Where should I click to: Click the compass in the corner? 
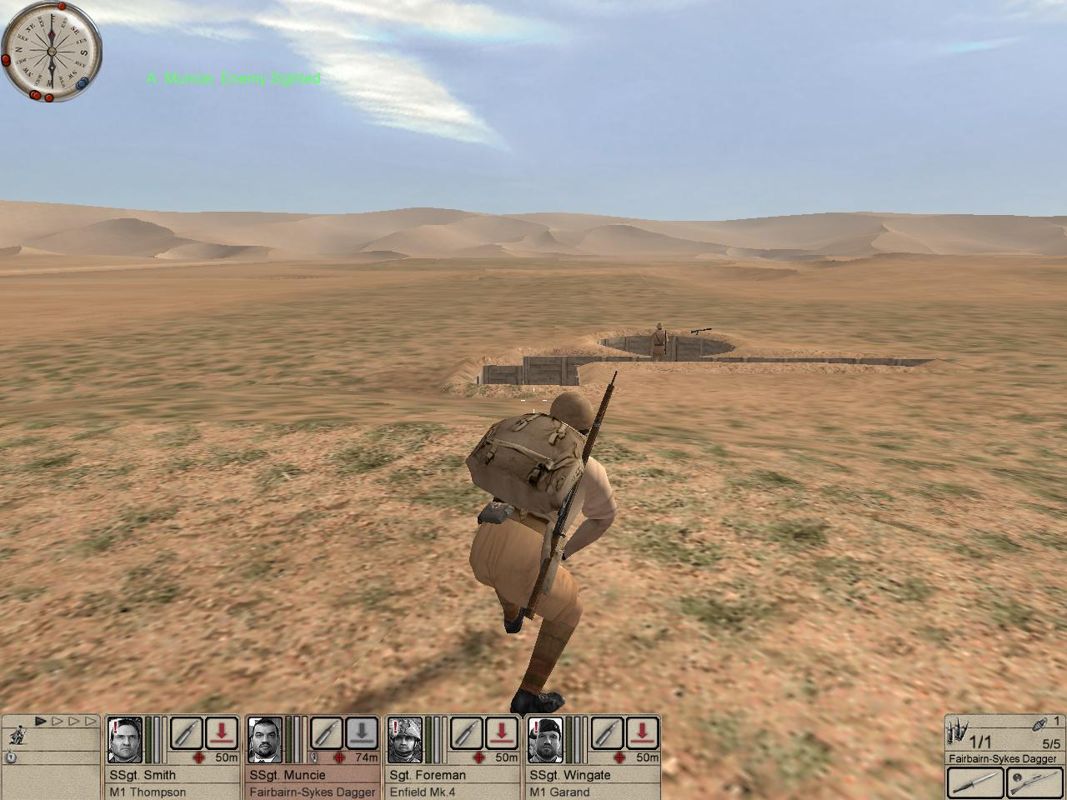[x=50, y=50]
